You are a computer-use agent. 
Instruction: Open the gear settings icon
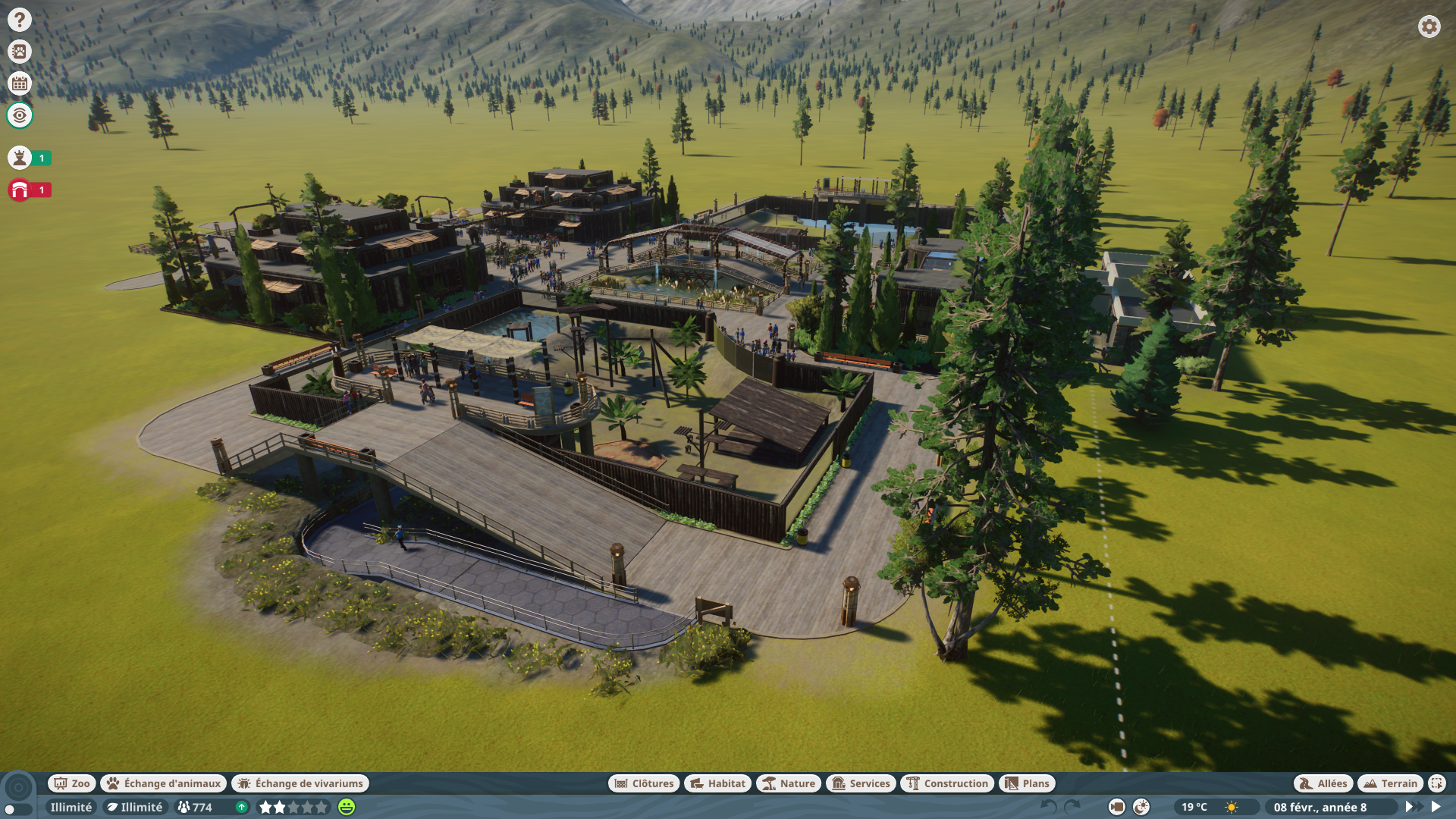point(1429,27)
